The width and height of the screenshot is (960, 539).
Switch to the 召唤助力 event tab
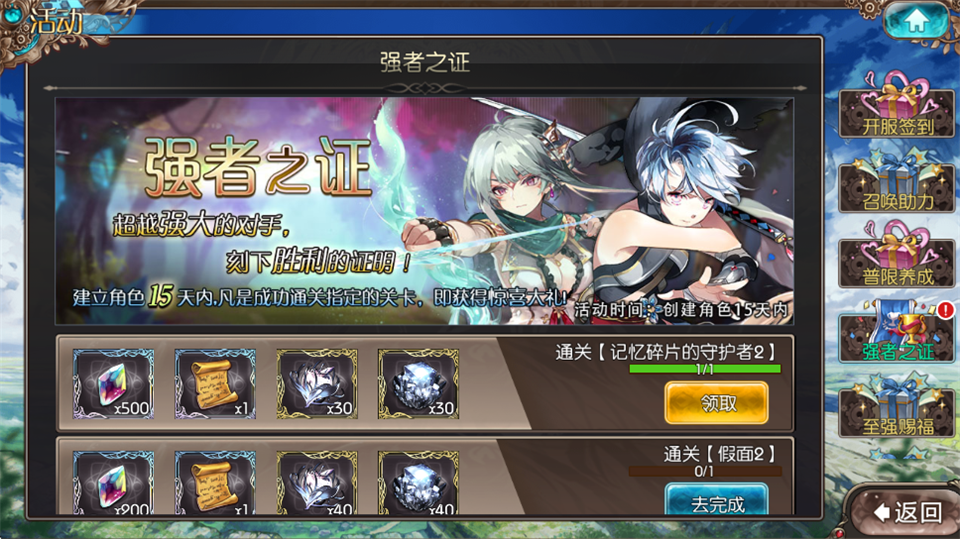click(x=897, y=186)
